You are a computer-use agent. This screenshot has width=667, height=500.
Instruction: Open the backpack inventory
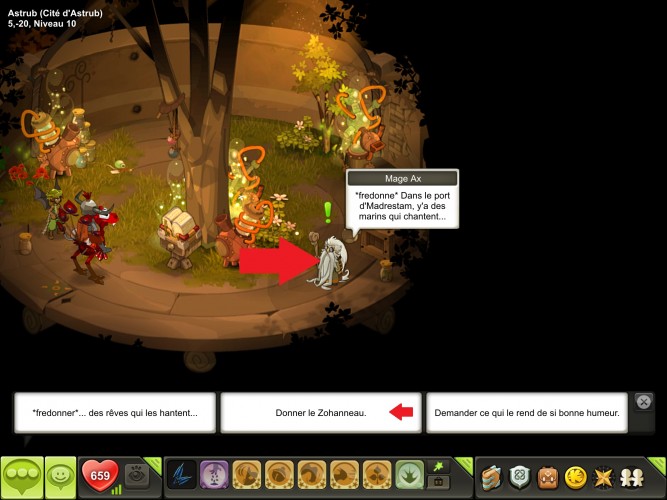(548, 475)
